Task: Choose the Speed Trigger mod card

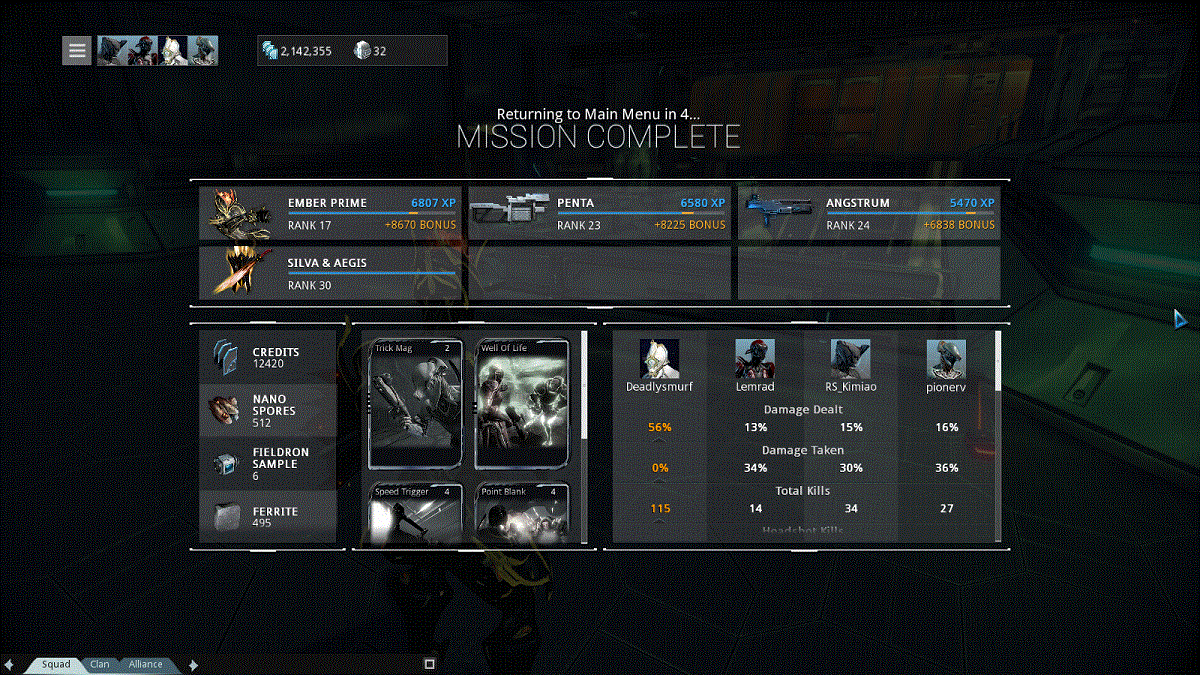Action: pos(417,514)
